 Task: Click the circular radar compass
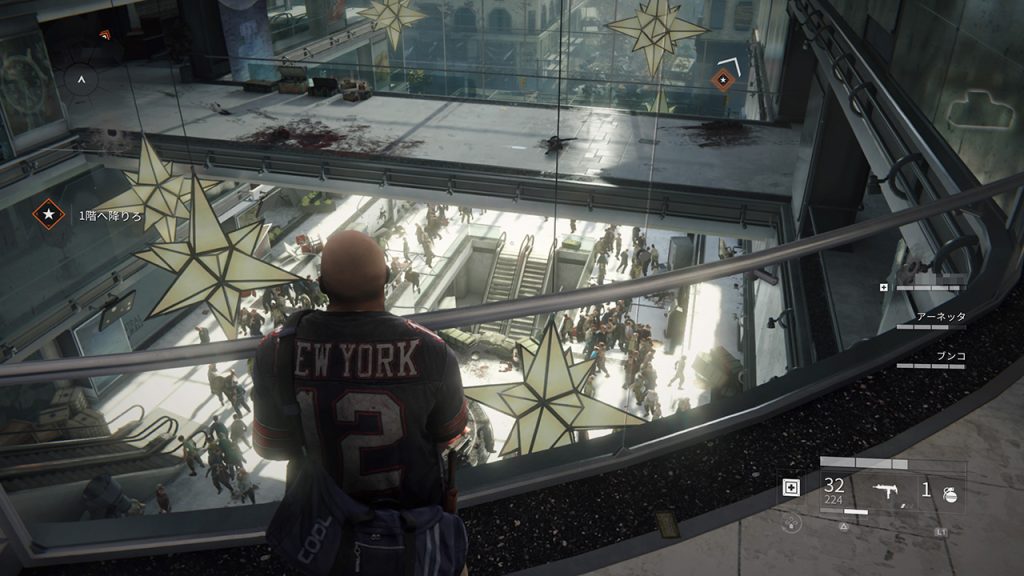(82, 76)
